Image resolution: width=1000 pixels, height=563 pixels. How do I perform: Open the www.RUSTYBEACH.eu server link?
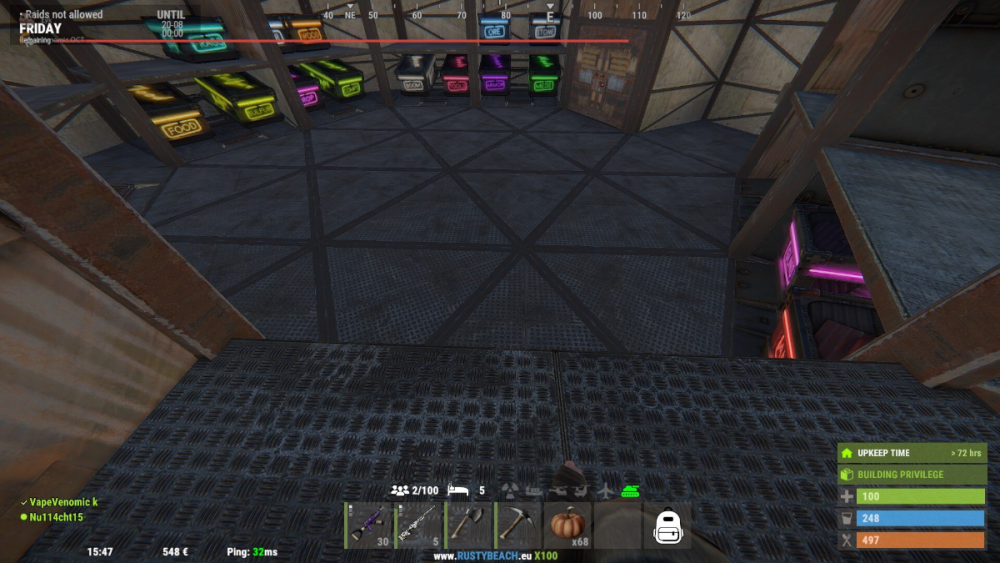(495, 556)
